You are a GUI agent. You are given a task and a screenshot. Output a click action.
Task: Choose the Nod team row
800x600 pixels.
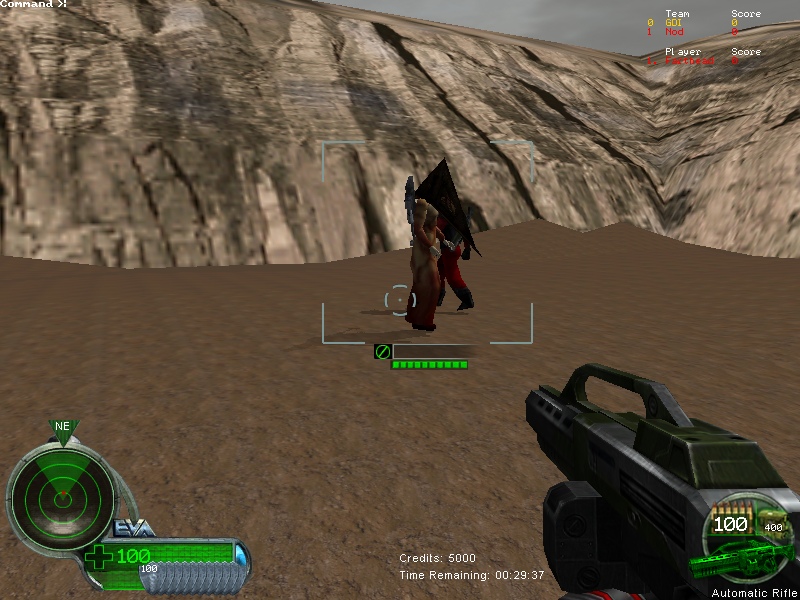click(x=675, y=32)
